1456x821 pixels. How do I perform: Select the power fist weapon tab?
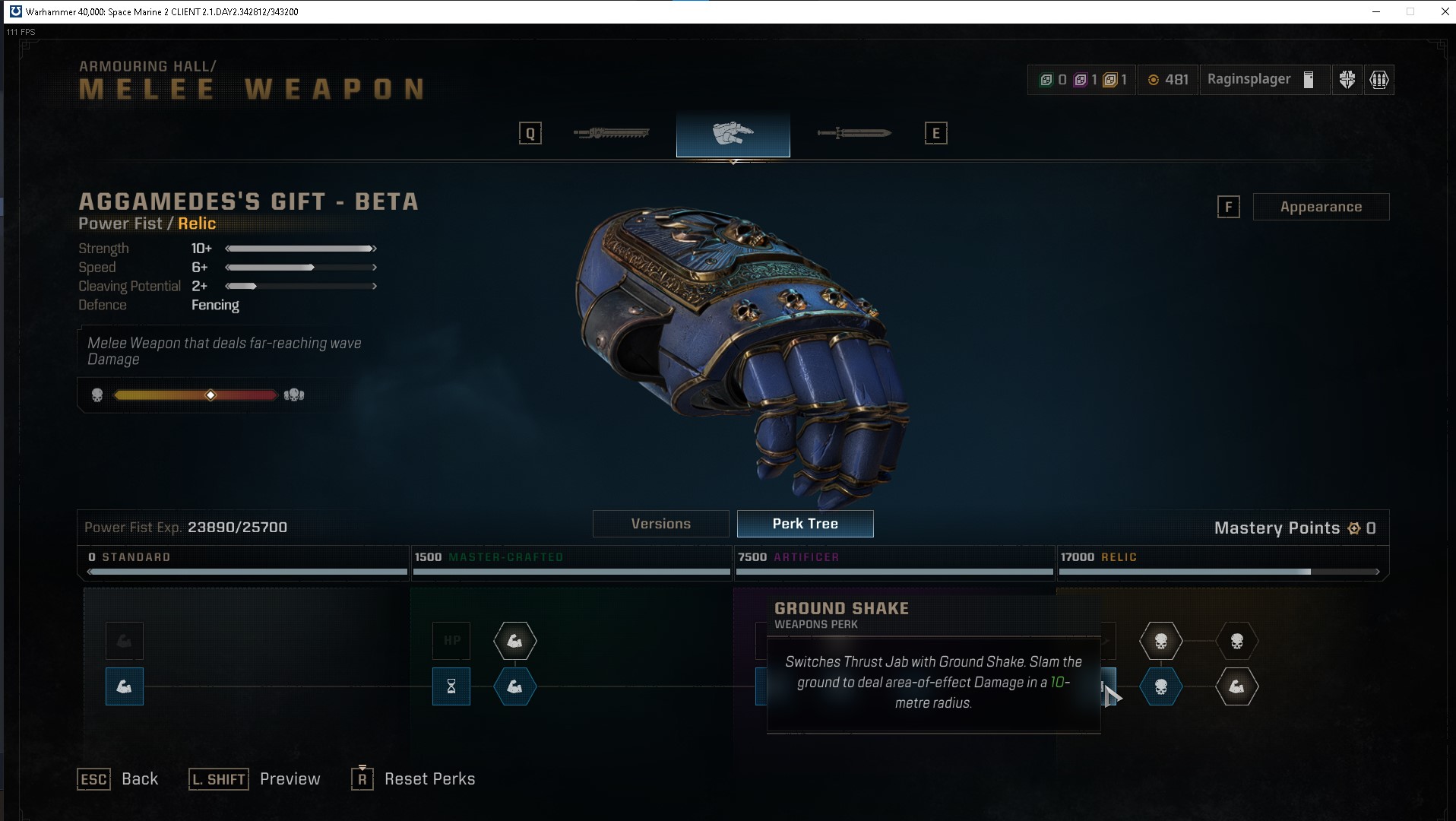point(733,134)
